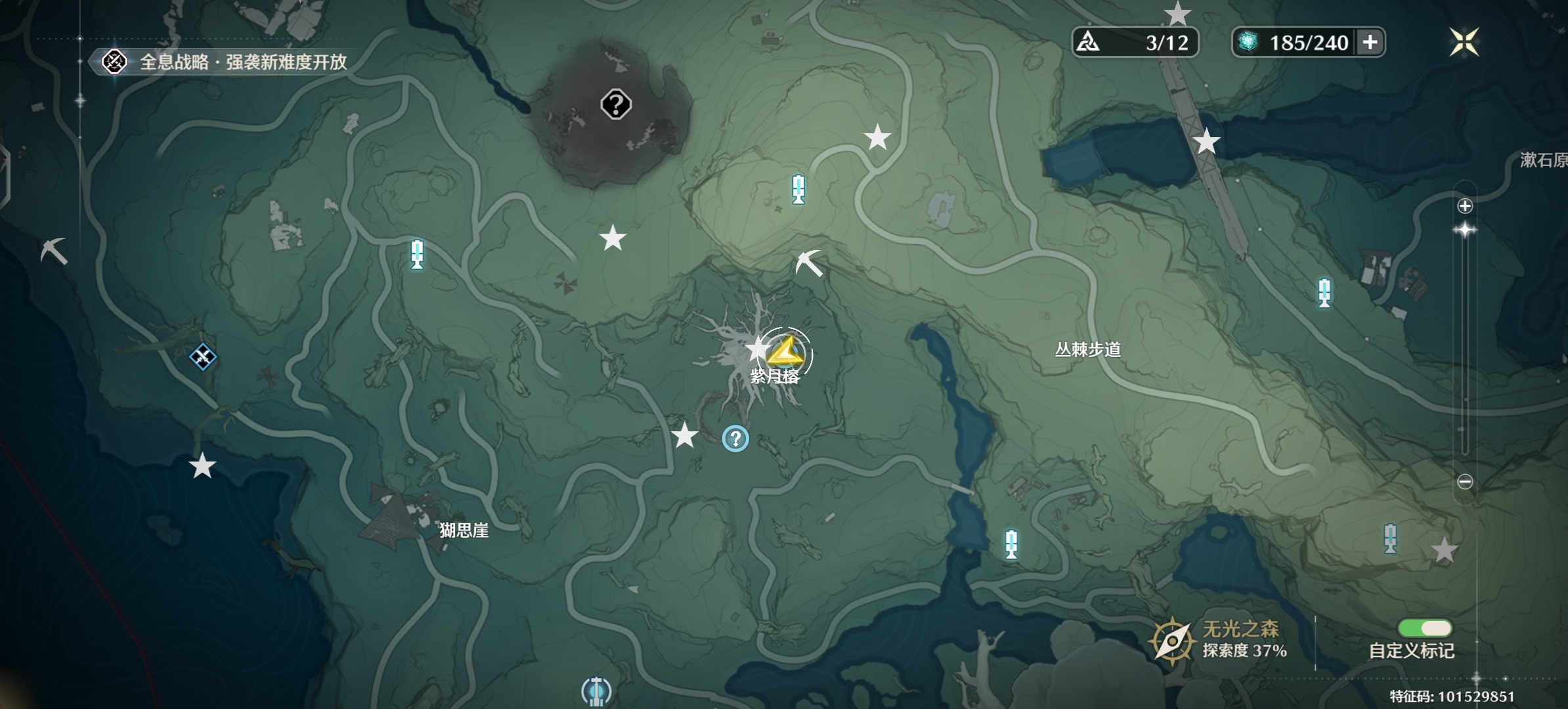Toggle the 自定义标记 custom marker switch
The height and width of the screenshot is (709, 1568).
coord(1424,628)
